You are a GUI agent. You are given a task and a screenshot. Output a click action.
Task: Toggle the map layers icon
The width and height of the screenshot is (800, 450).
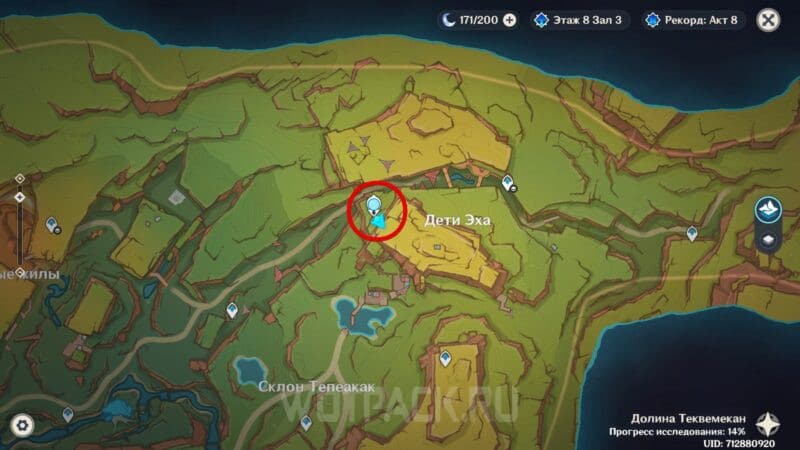point(768,240)
